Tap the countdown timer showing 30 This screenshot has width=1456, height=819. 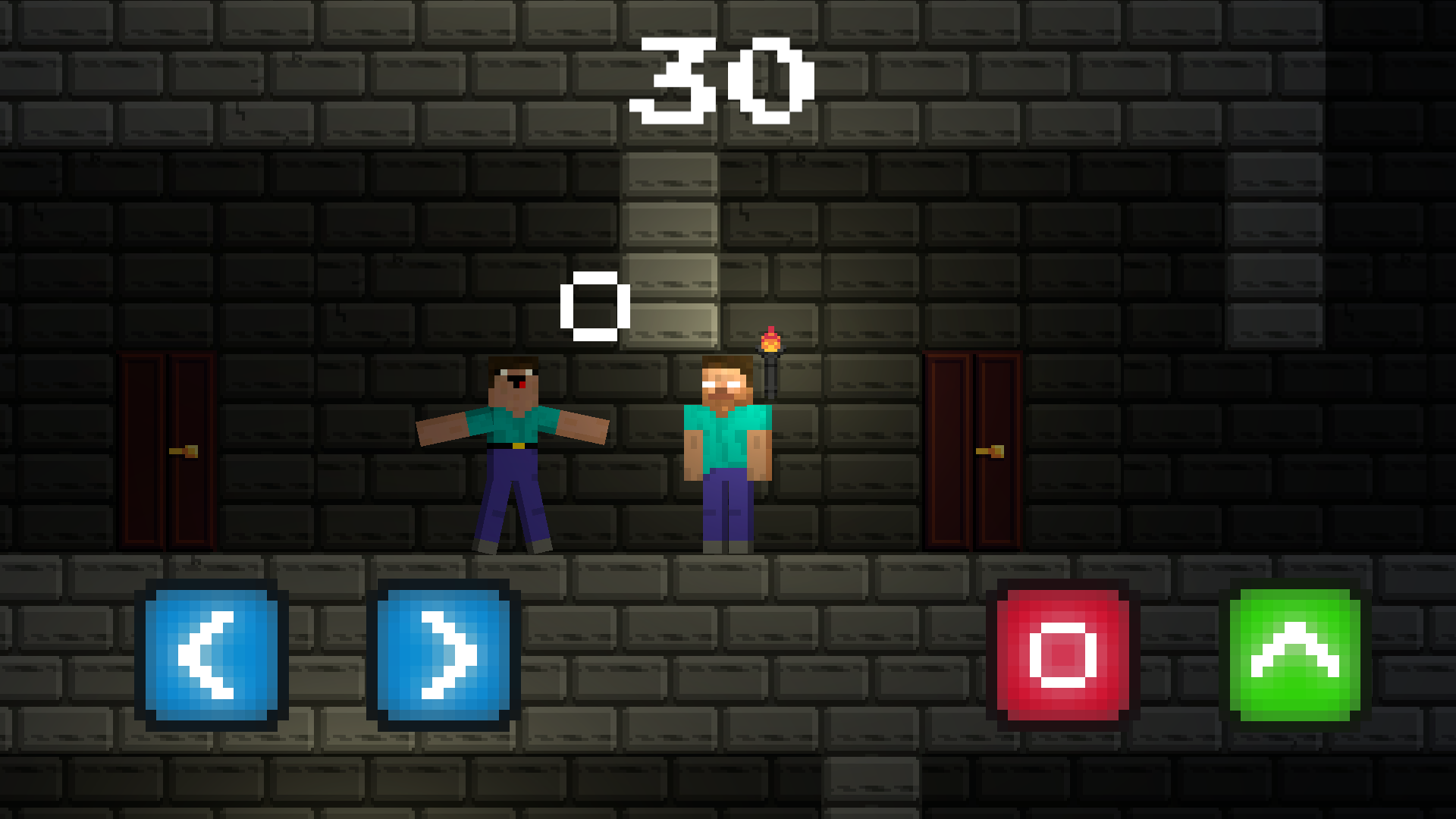tap(723, 80)
